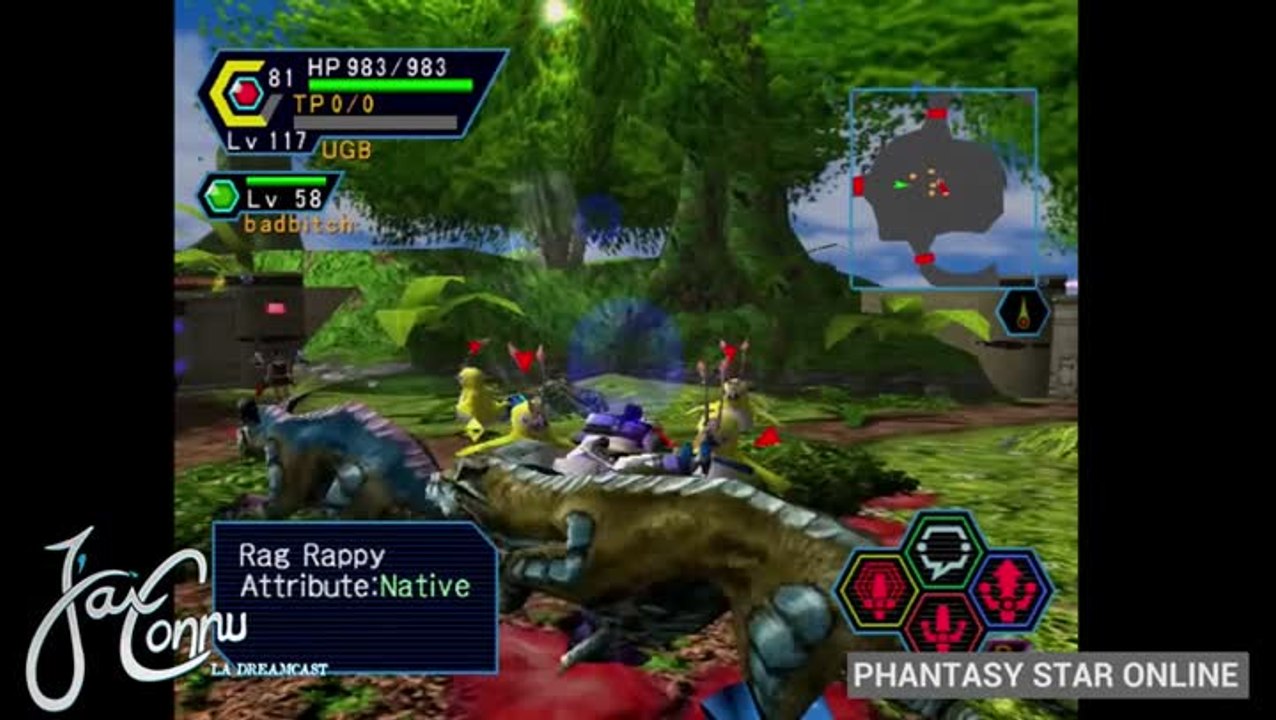Use the blue-bordered attack hexagon
This screenshot has width=1276, height=720.
pyautogui.click(x=1009, y=590)
